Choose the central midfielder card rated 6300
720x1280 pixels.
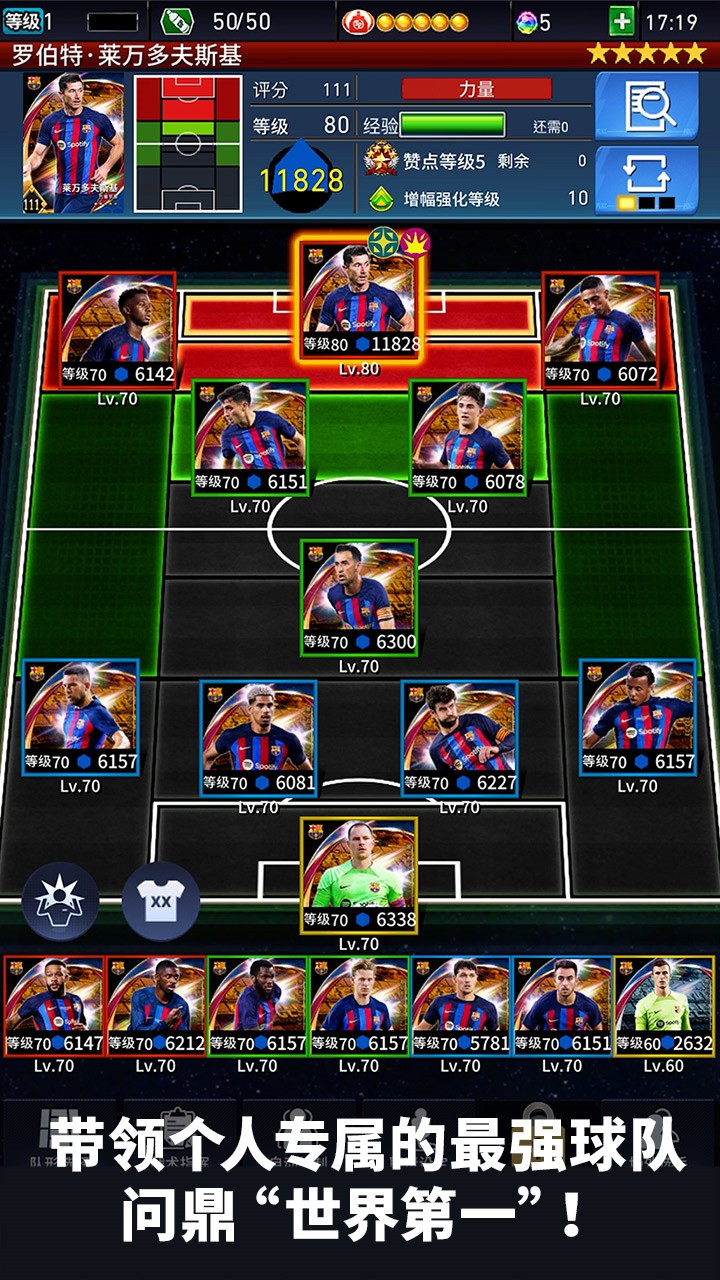(x=359, y=598)
